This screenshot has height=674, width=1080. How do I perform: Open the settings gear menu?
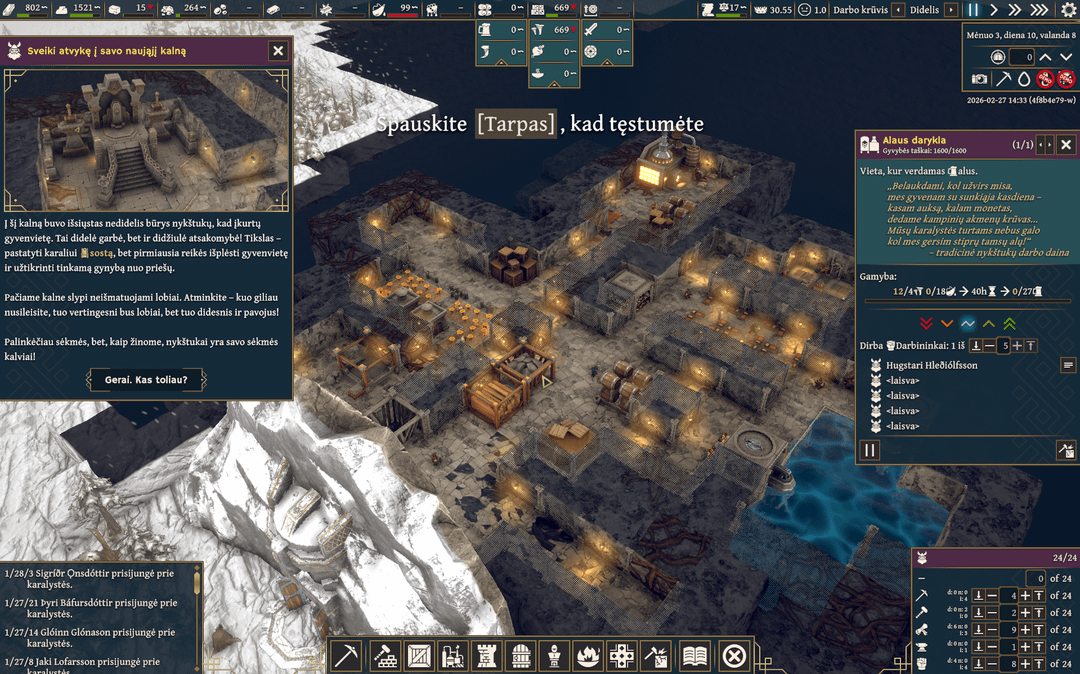pyautogui.click(x=1067, y=10)
